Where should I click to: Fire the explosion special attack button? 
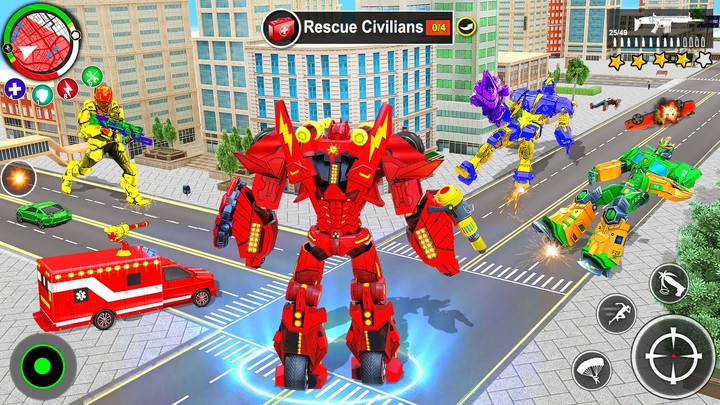coord(17,180)
